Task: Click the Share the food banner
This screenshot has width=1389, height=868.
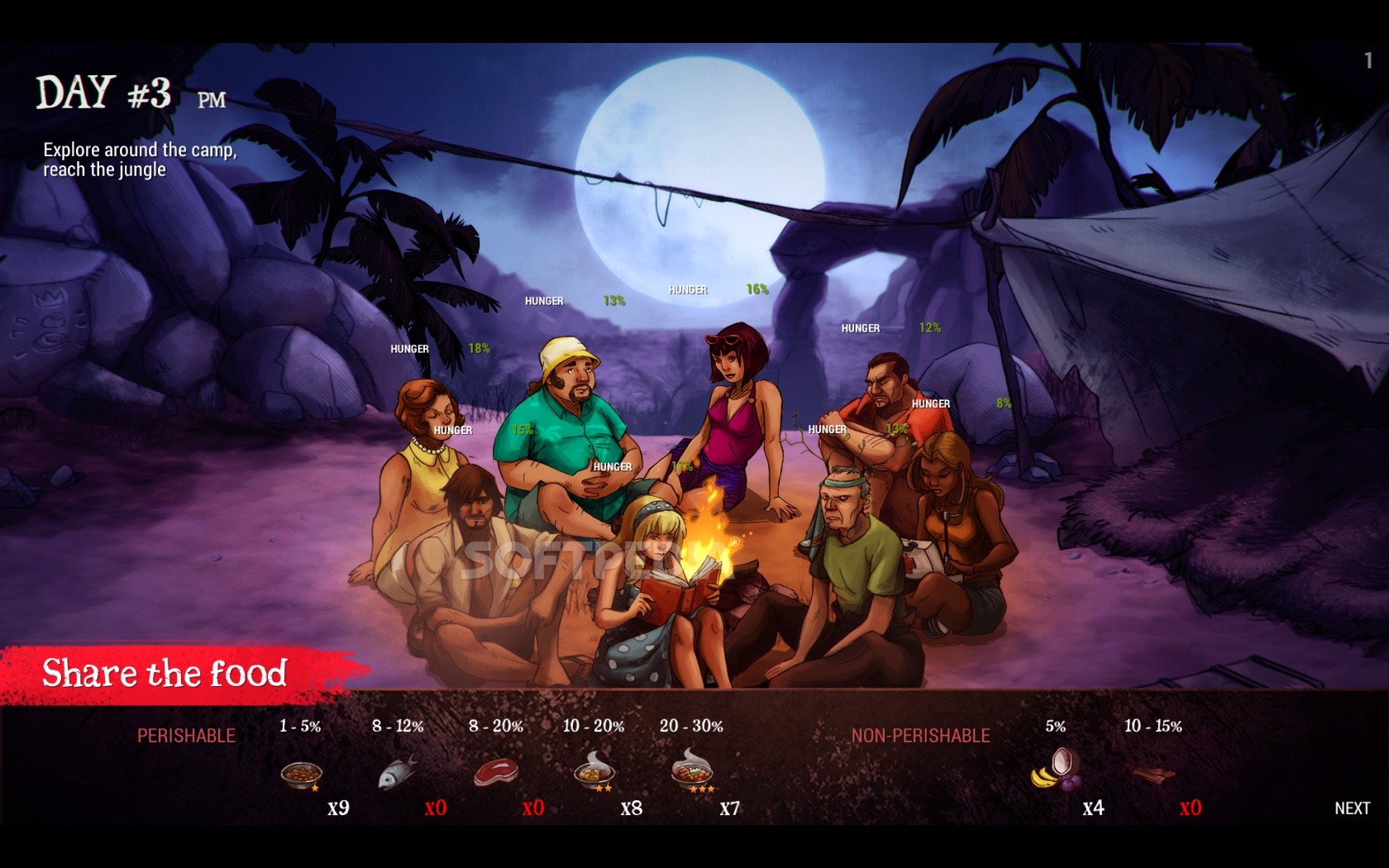Action: click(165, 675)
